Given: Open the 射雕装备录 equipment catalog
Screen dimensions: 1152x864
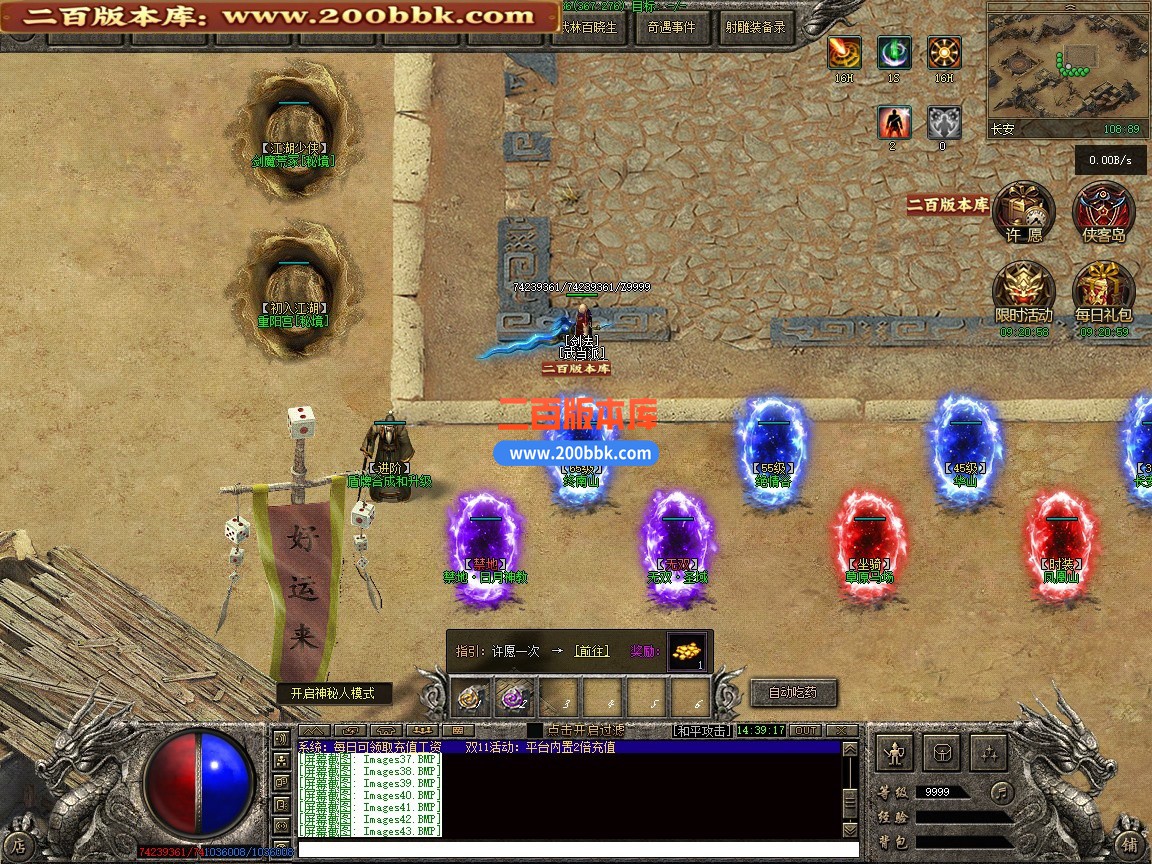Looking at the screenshot, I should point(755,28).
